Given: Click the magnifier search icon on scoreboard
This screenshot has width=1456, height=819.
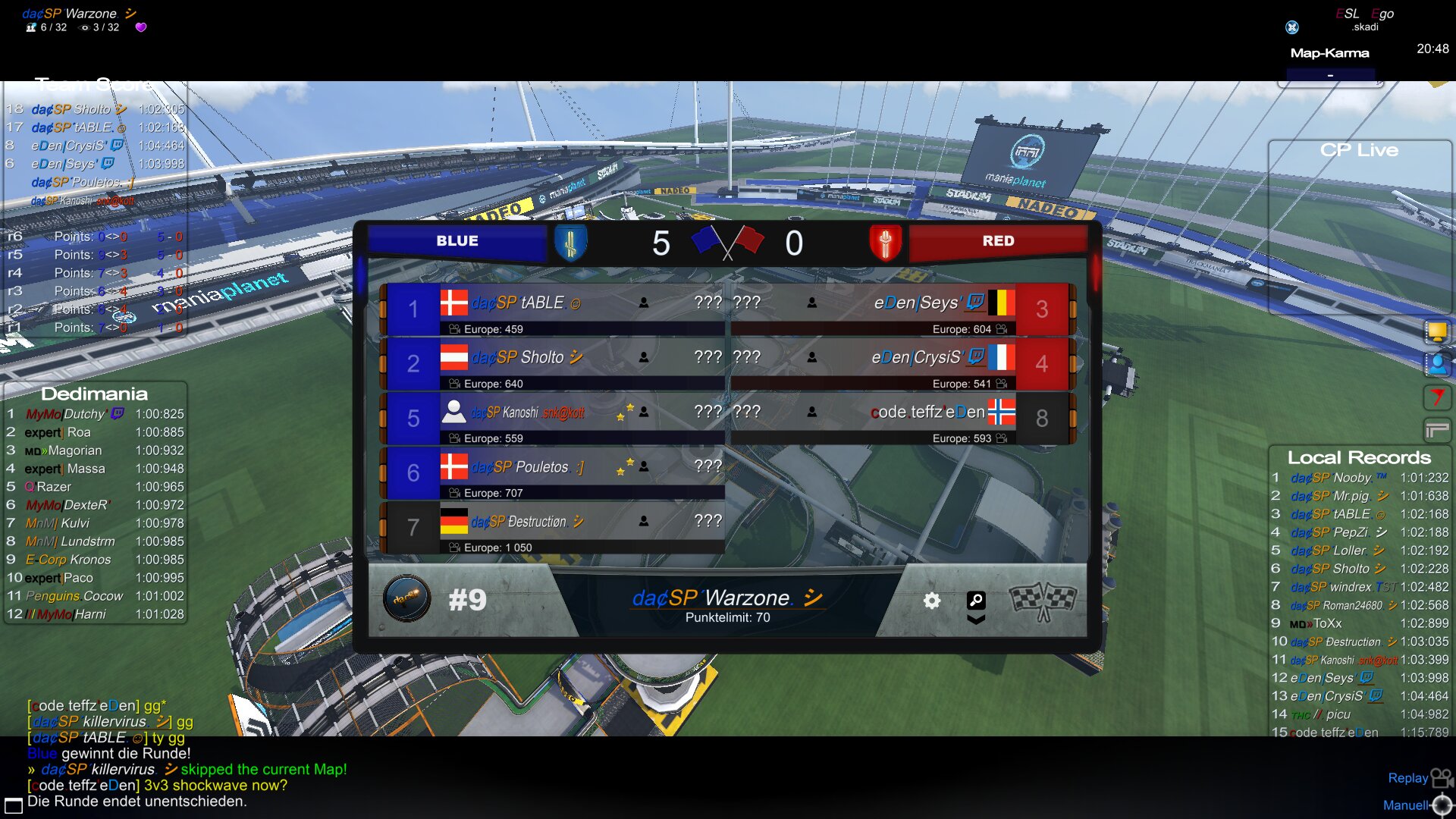Looking at the screenshot, I should (x=976, y=601).
